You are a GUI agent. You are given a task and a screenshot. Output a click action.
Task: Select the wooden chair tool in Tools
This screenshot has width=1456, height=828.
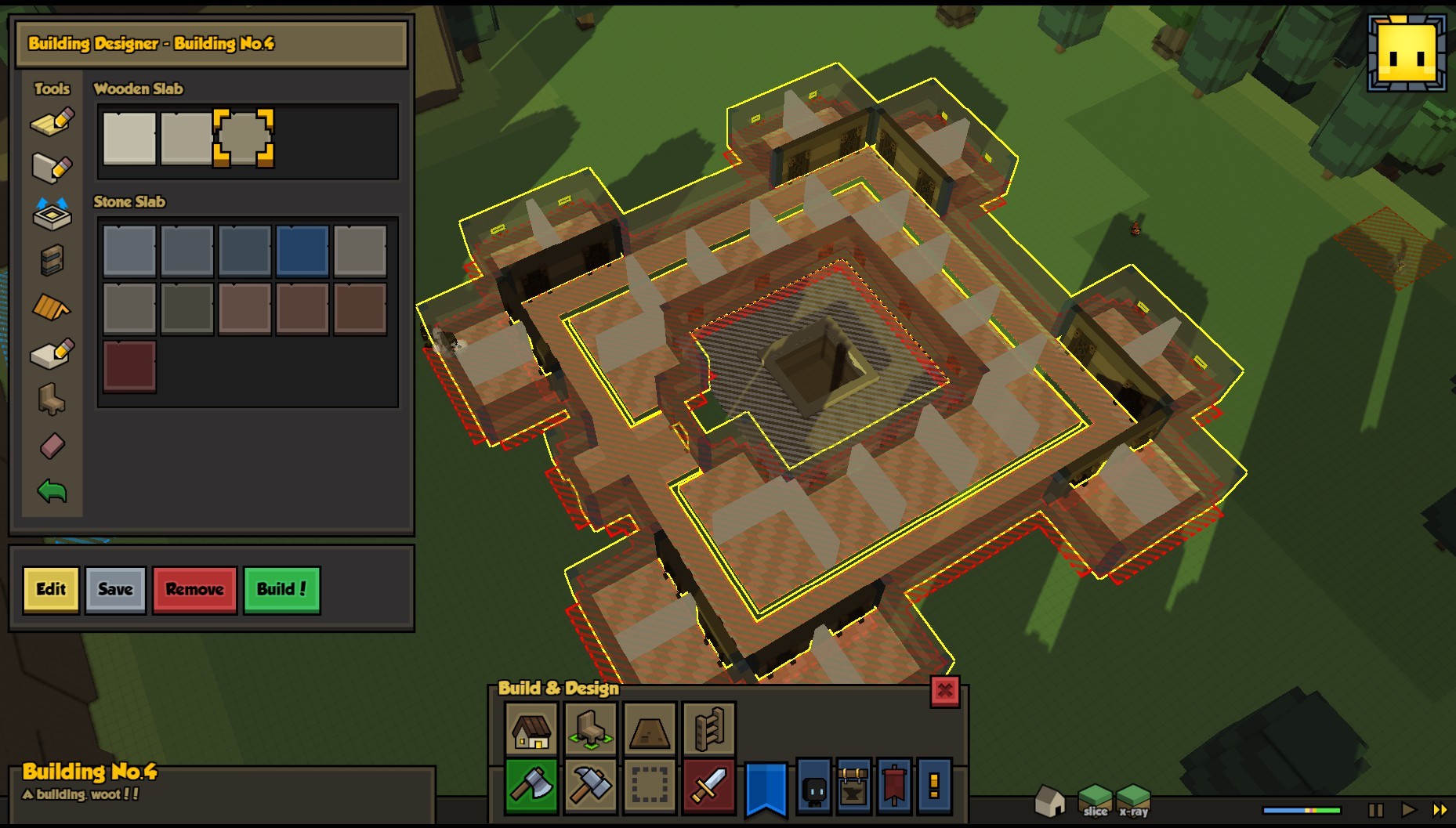click(52, 400)
